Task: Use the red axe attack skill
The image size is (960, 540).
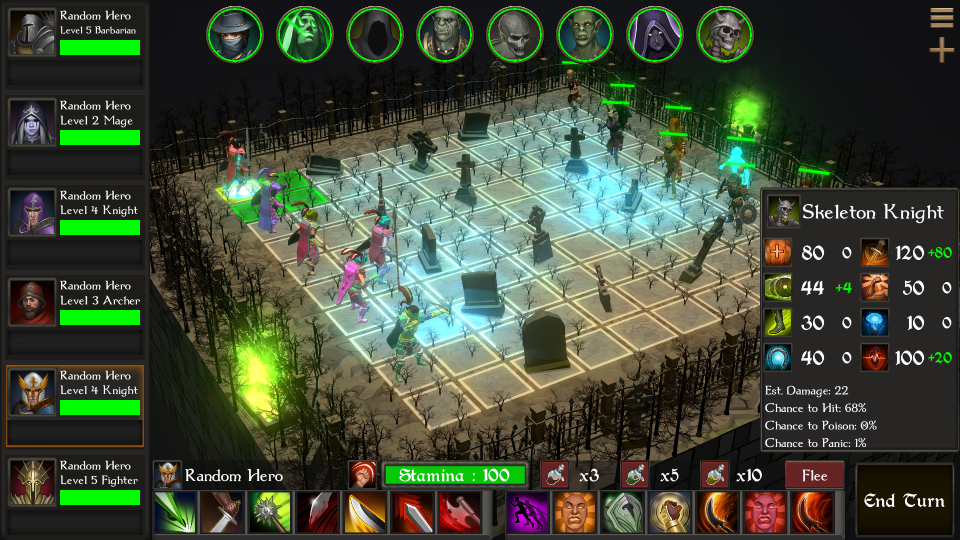Action: point(459,513)
